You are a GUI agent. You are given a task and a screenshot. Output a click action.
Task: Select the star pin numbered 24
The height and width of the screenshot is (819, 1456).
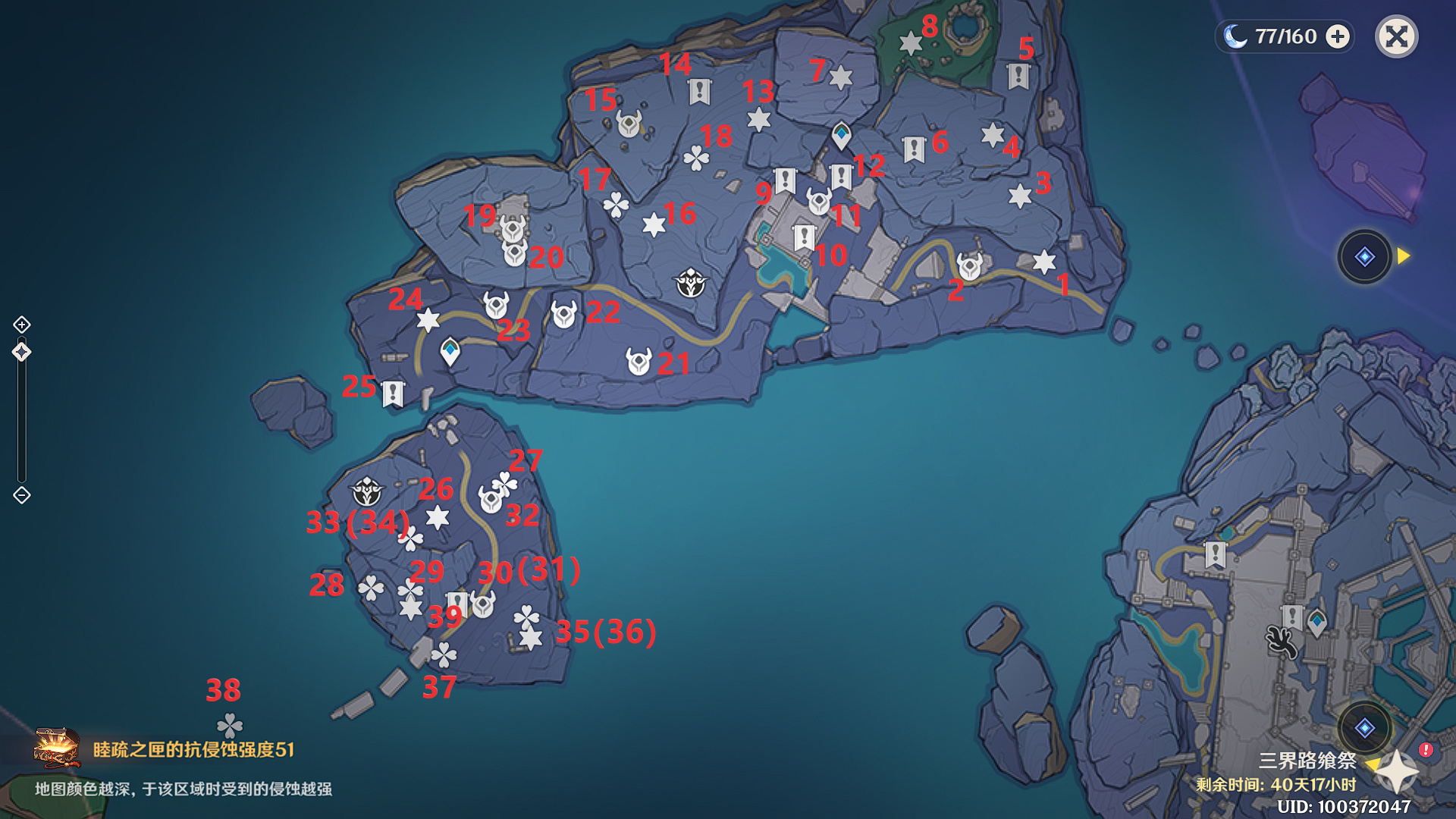point(428,320)
